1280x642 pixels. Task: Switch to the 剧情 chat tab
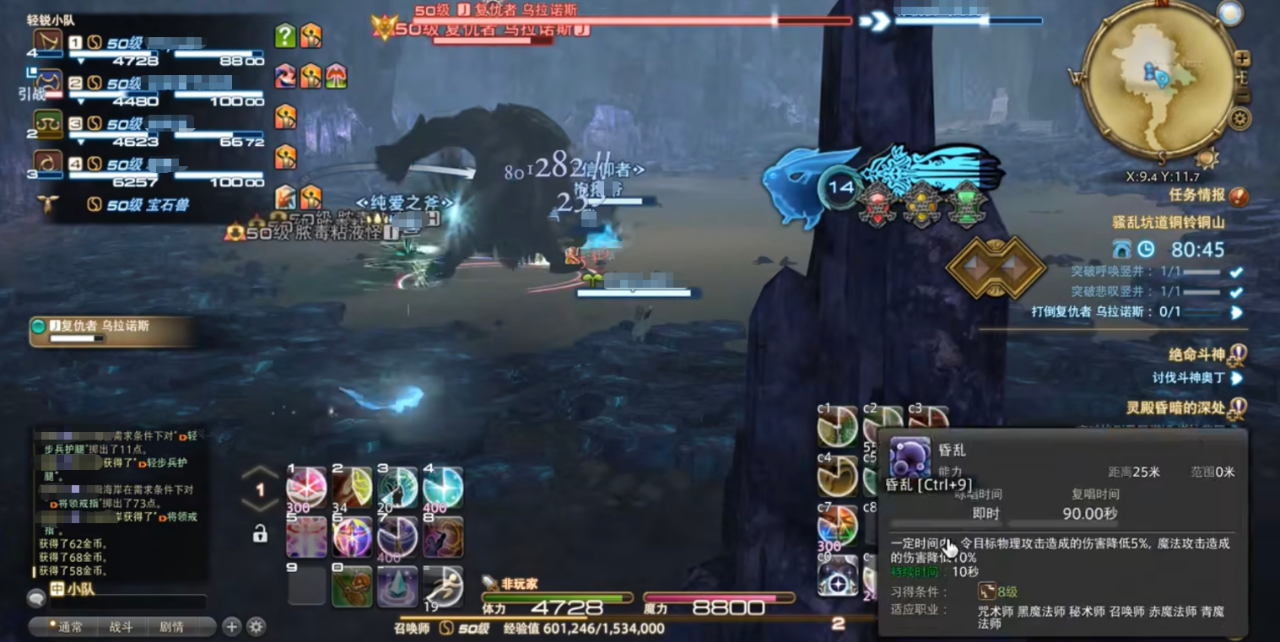(171, 627)
